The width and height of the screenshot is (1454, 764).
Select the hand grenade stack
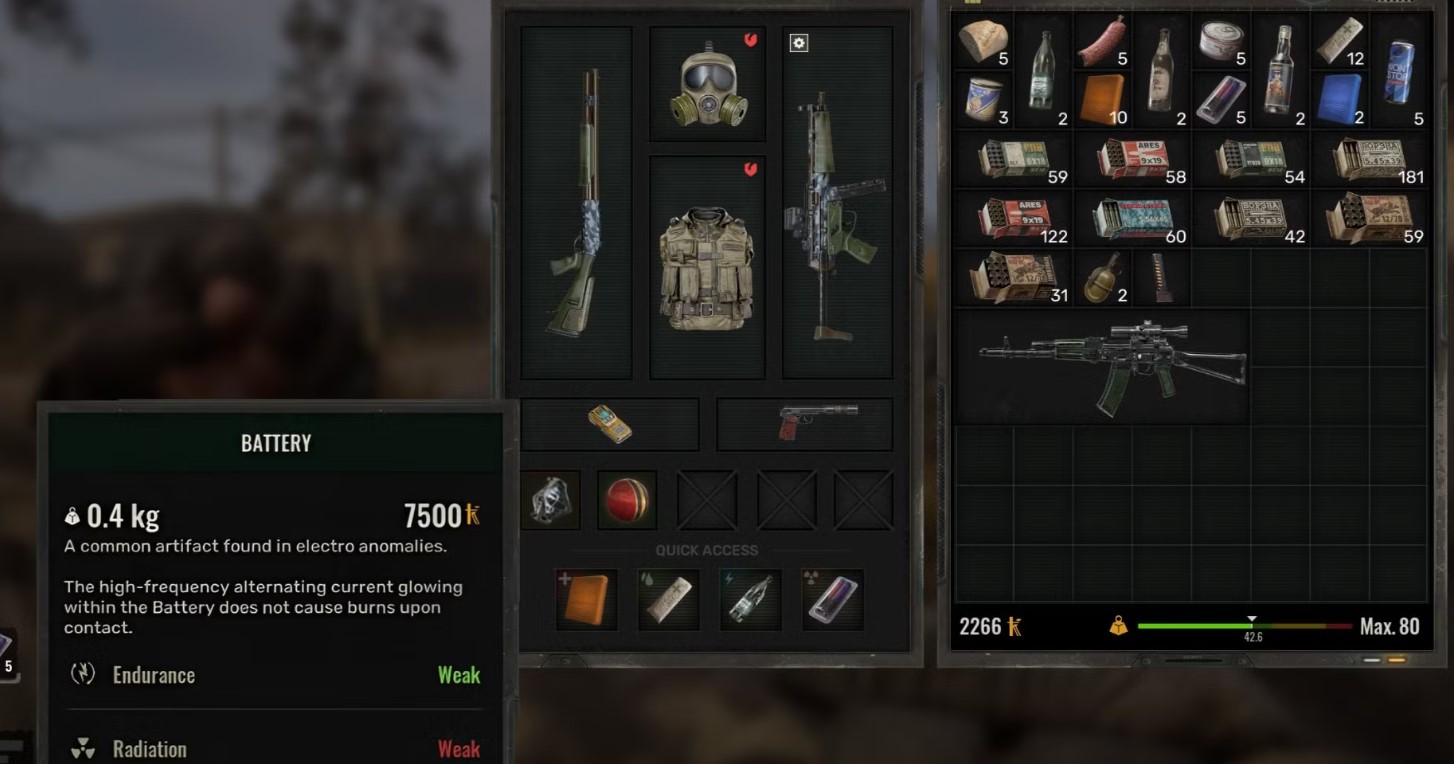[x=1101, y=278]
